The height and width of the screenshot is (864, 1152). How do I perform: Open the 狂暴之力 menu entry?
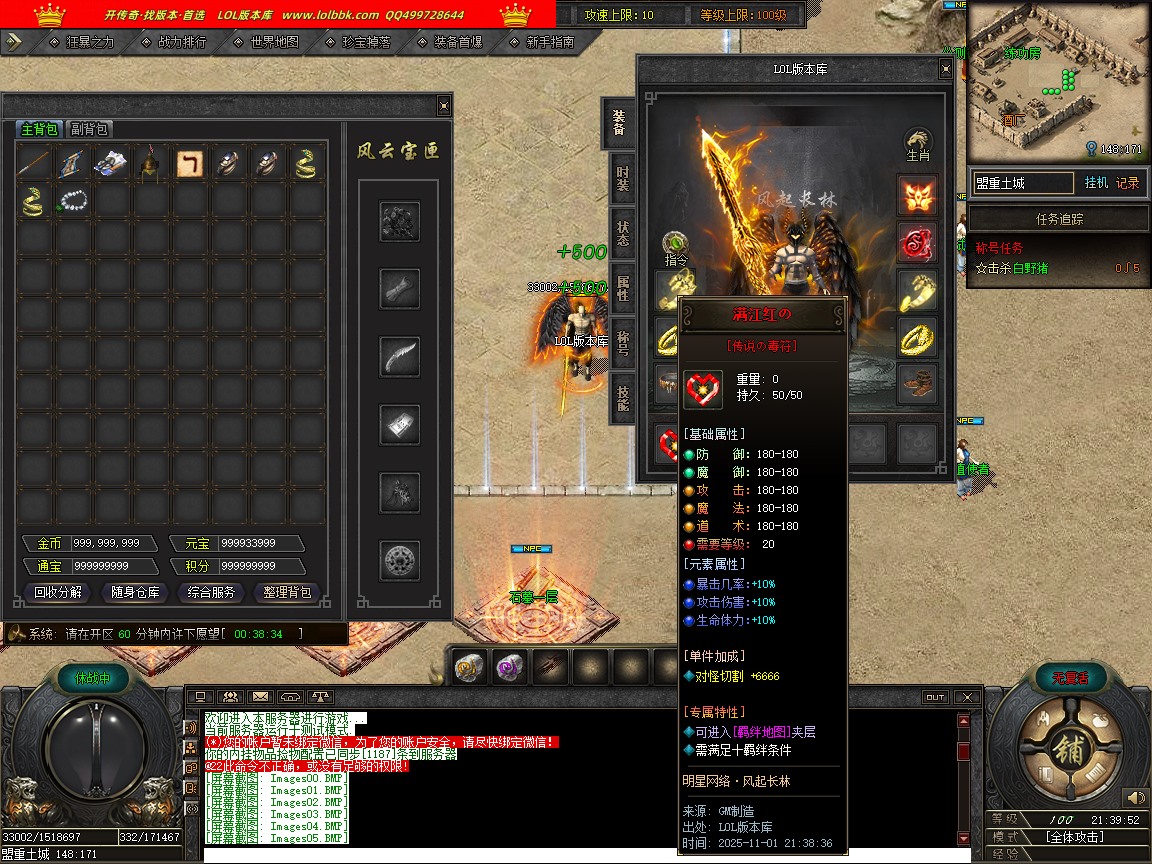[x=90, y=42]
